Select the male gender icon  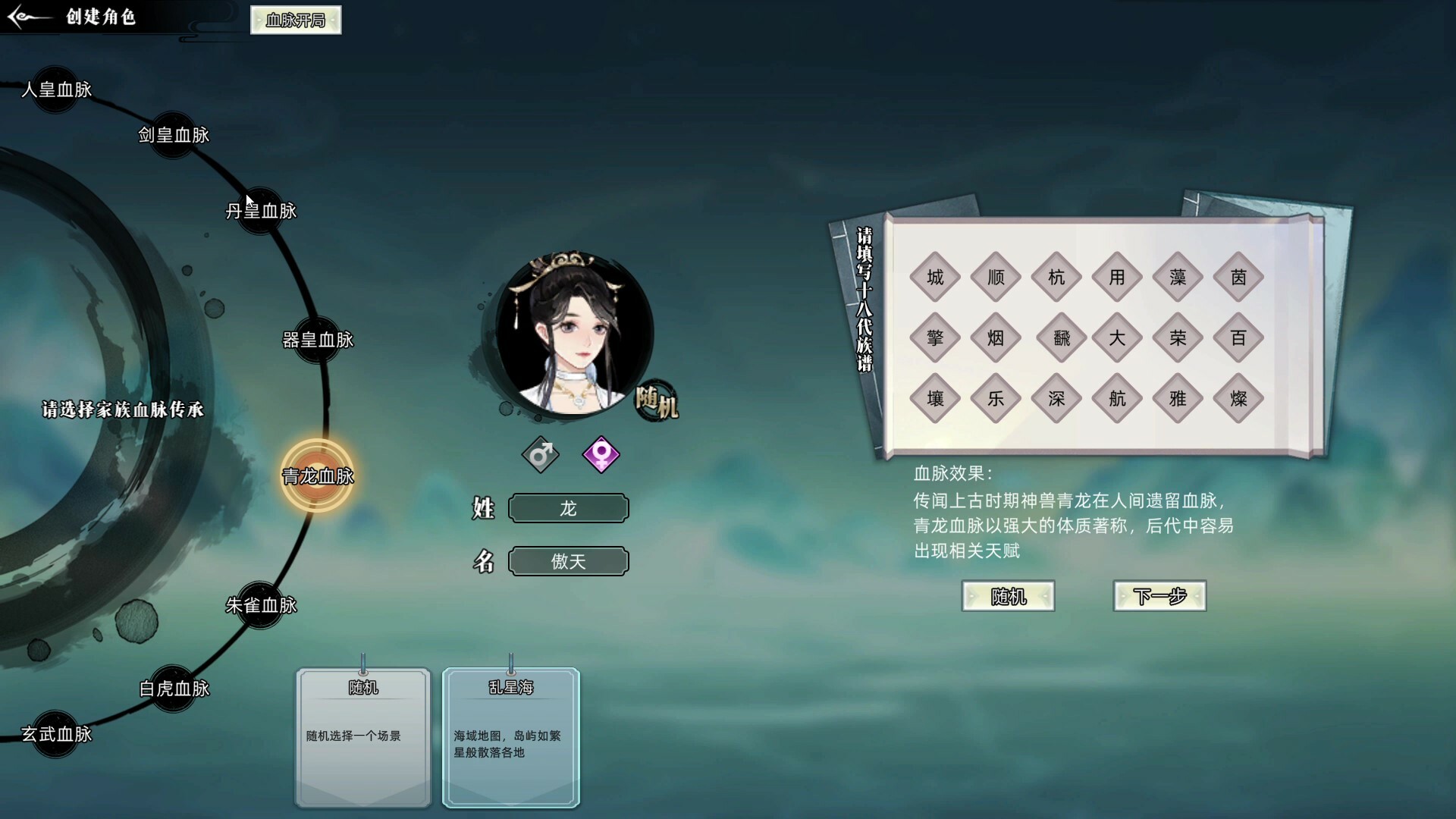point(540,455)
